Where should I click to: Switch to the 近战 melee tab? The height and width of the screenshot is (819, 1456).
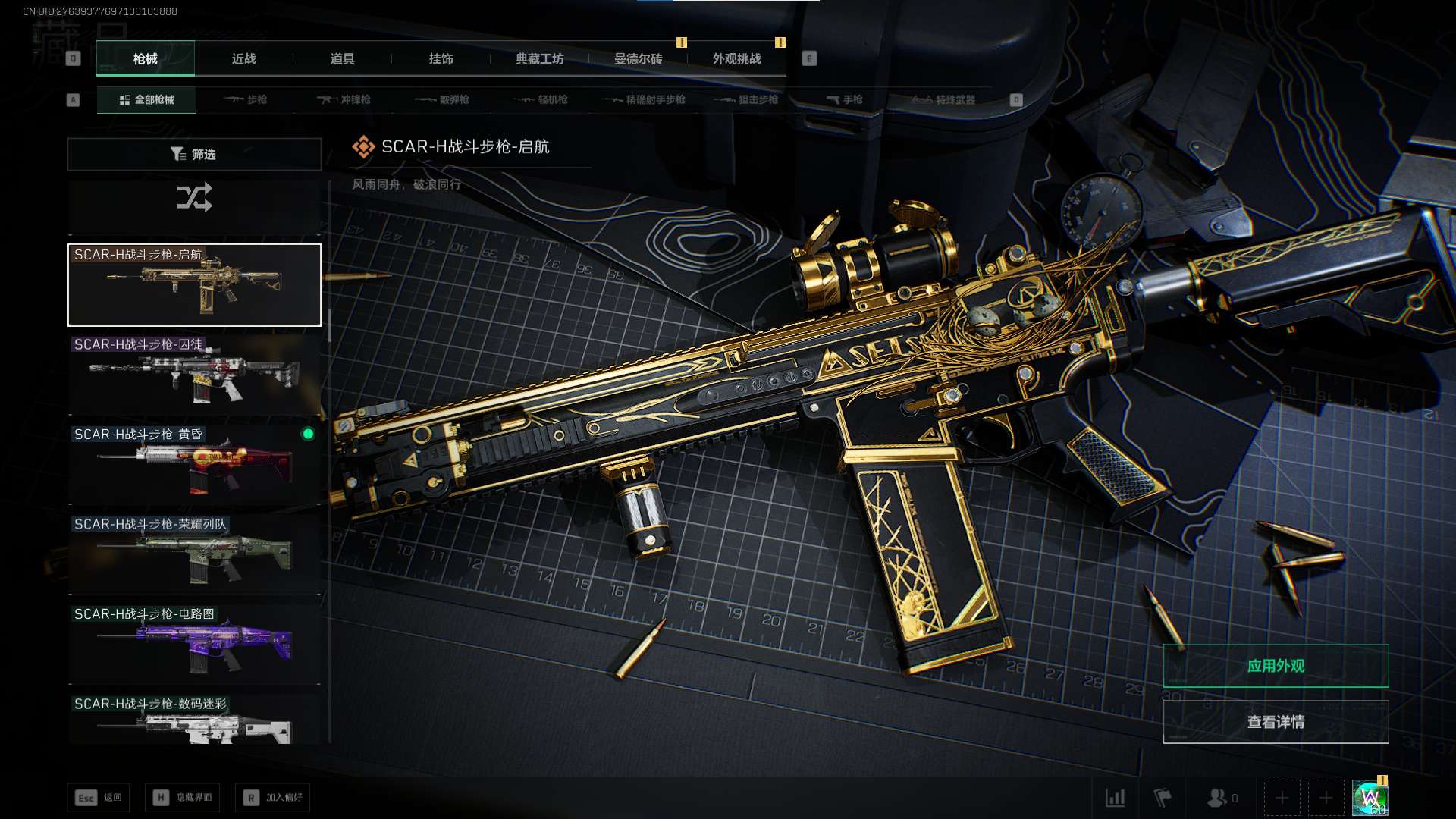(244, 58)
